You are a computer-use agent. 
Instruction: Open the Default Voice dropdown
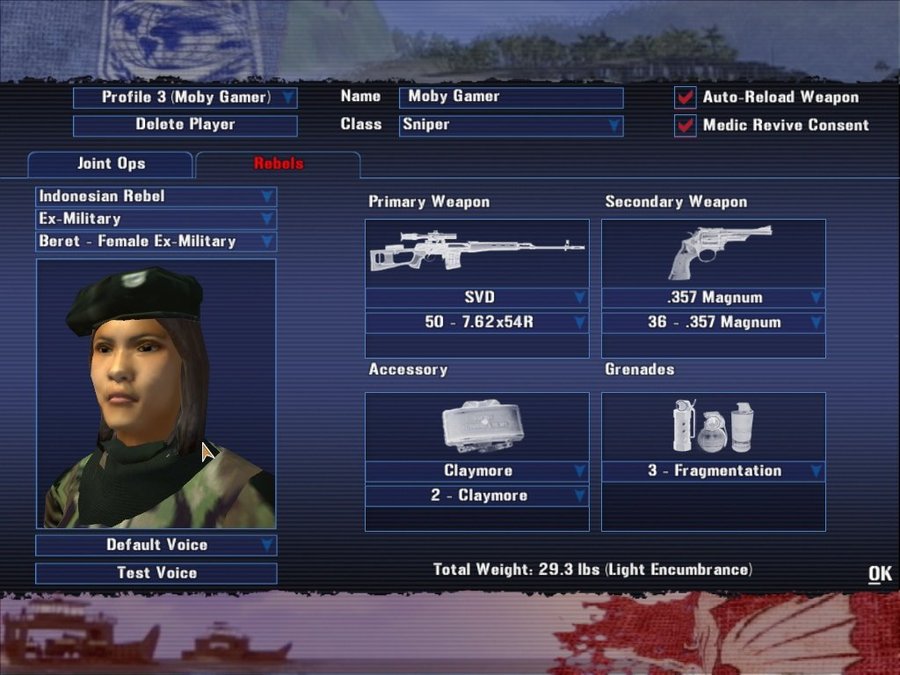coord(156,545)
